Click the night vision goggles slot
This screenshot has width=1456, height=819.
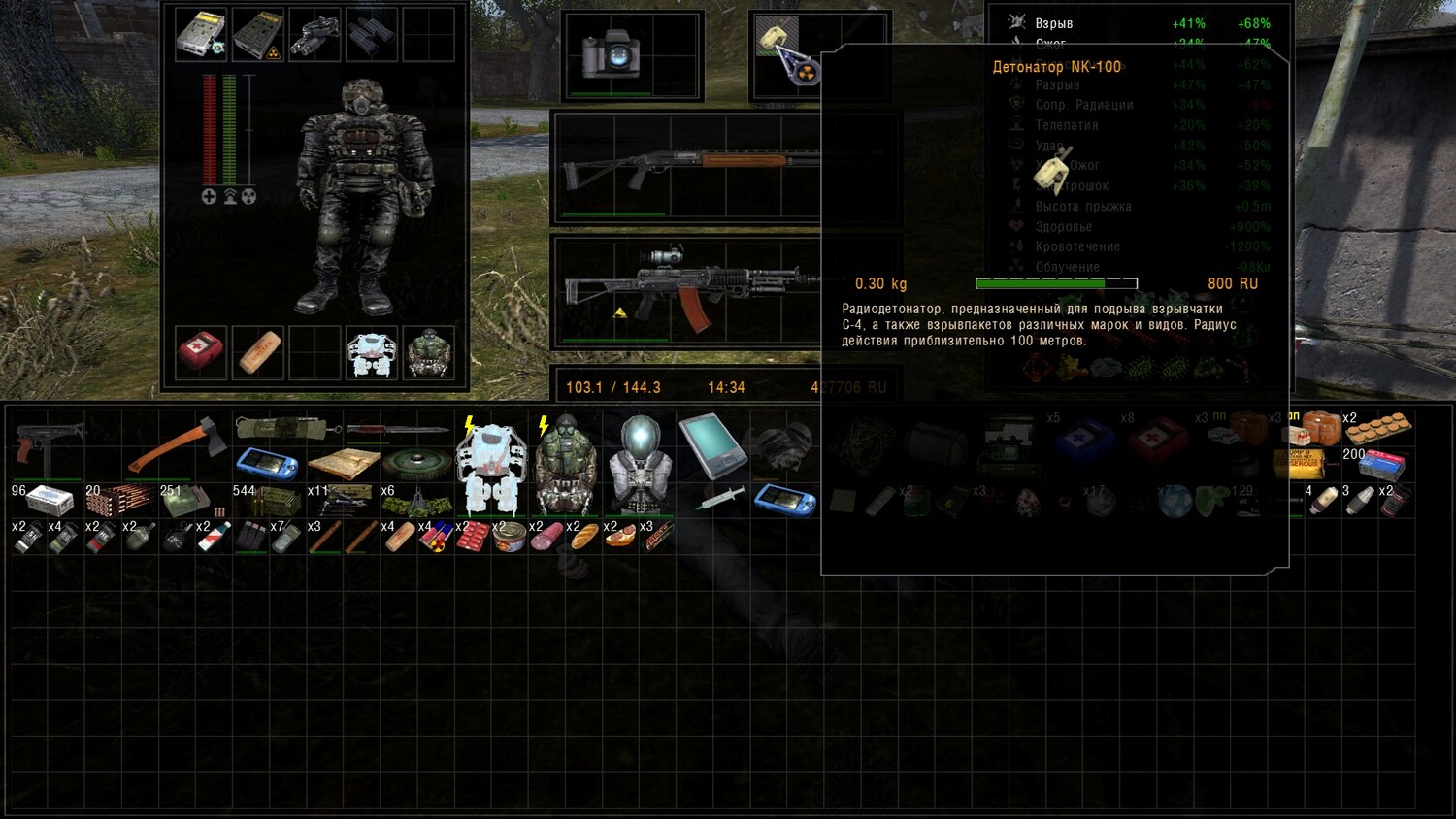pos(314,34)
